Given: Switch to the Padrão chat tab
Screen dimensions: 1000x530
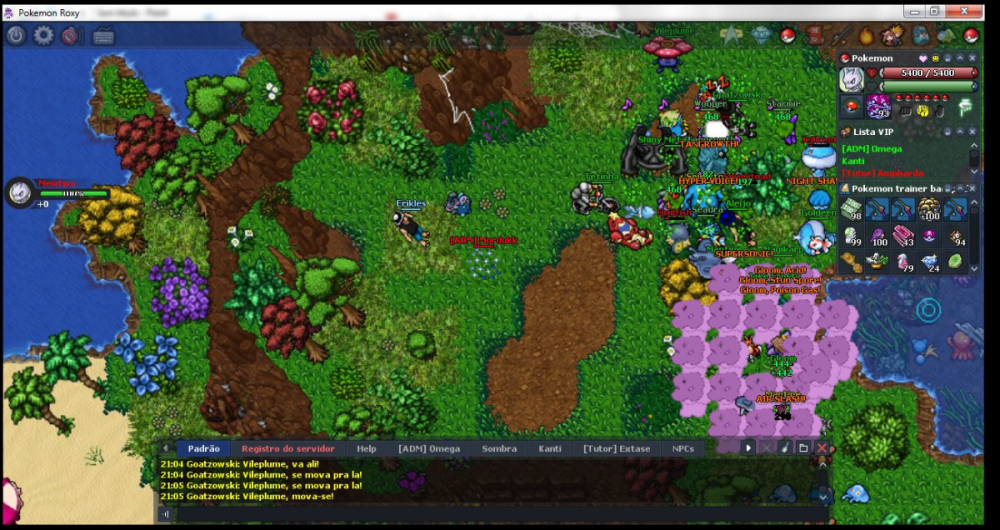Looking at the screenshot, I should pos(203,449).
